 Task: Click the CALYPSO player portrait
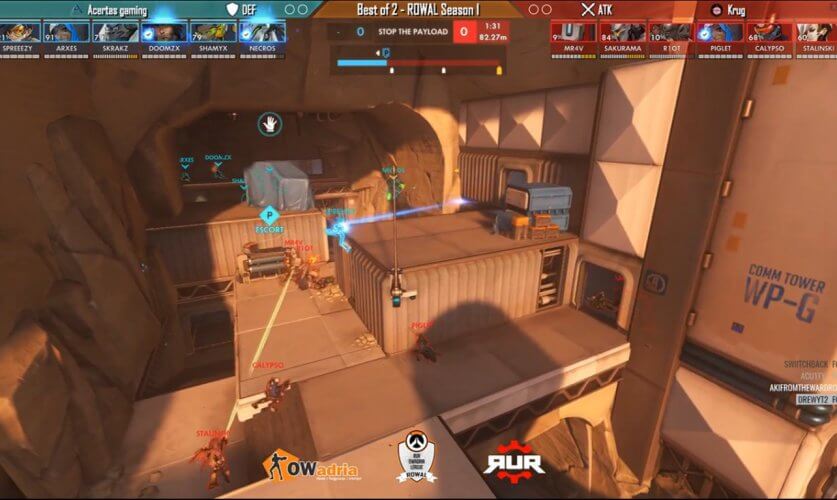coord(766,36)
